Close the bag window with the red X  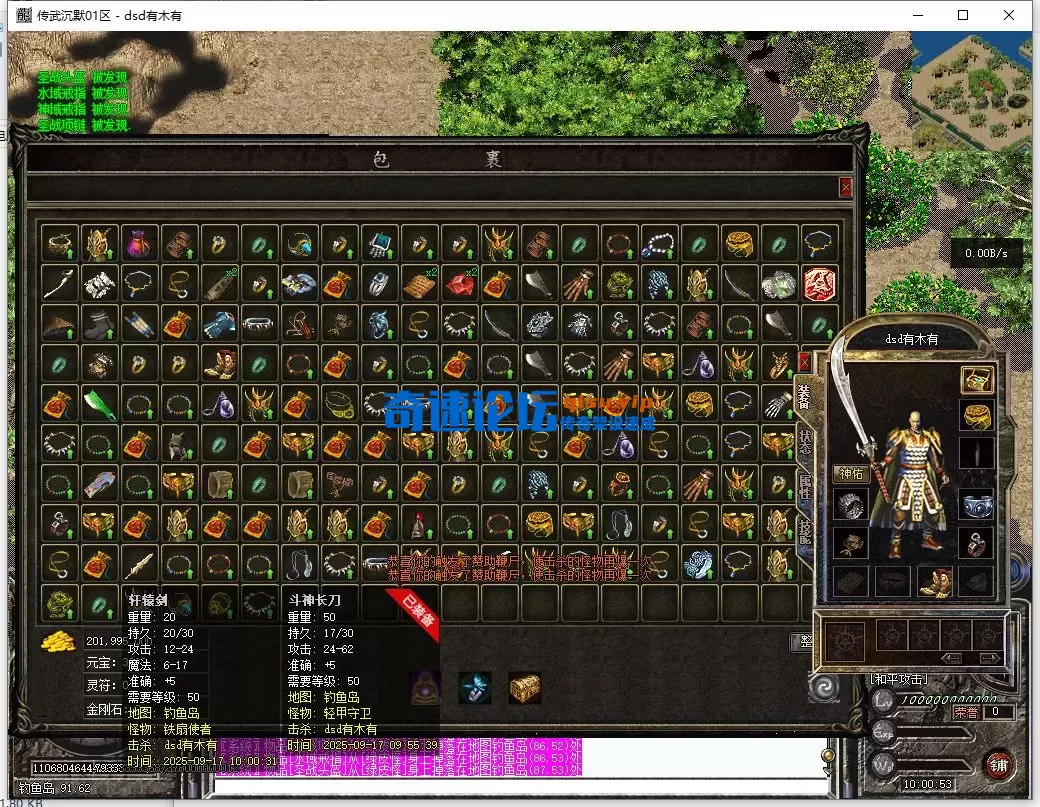click(846, 187)
